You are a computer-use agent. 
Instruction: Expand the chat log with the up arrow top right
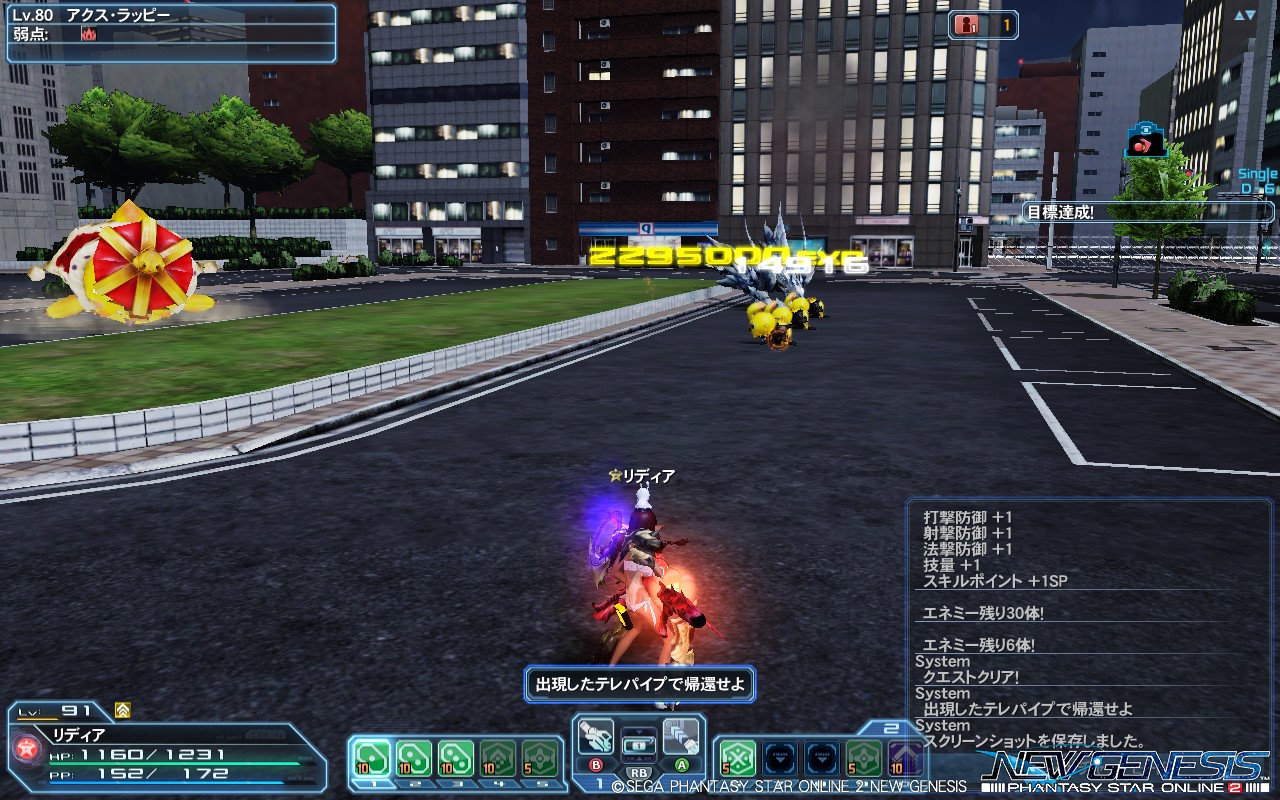point(1238,15)
